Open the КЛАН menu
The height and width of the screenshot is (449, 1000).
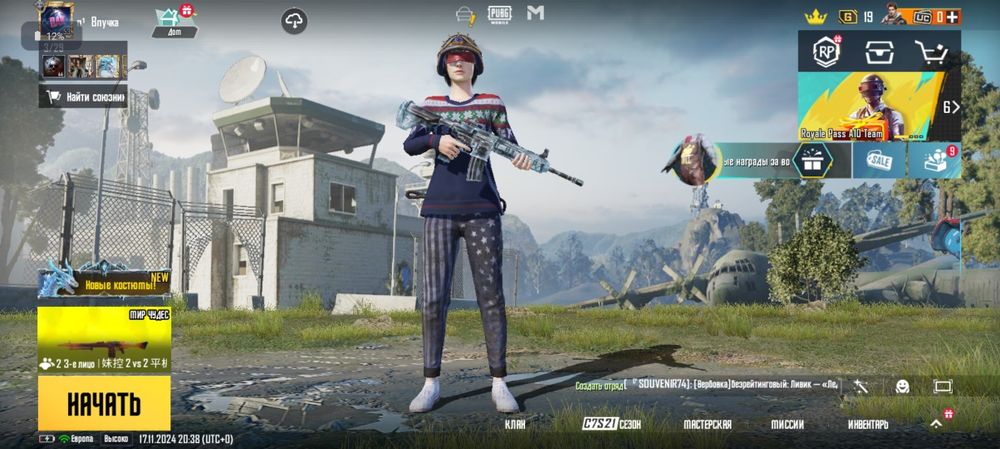516,425
